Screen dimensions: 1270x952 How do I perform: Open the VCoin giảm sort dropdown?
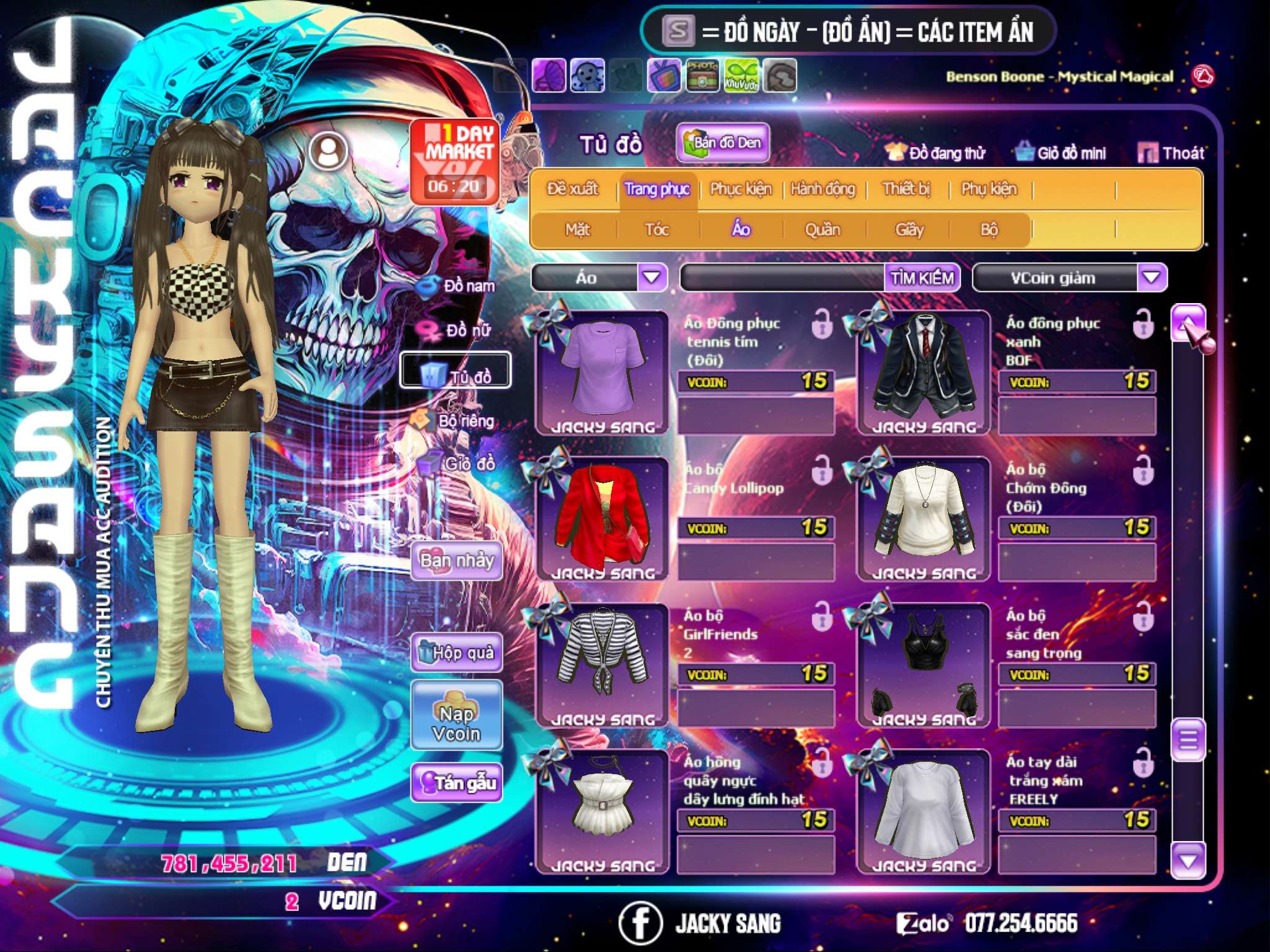(x=1152, y=278)
